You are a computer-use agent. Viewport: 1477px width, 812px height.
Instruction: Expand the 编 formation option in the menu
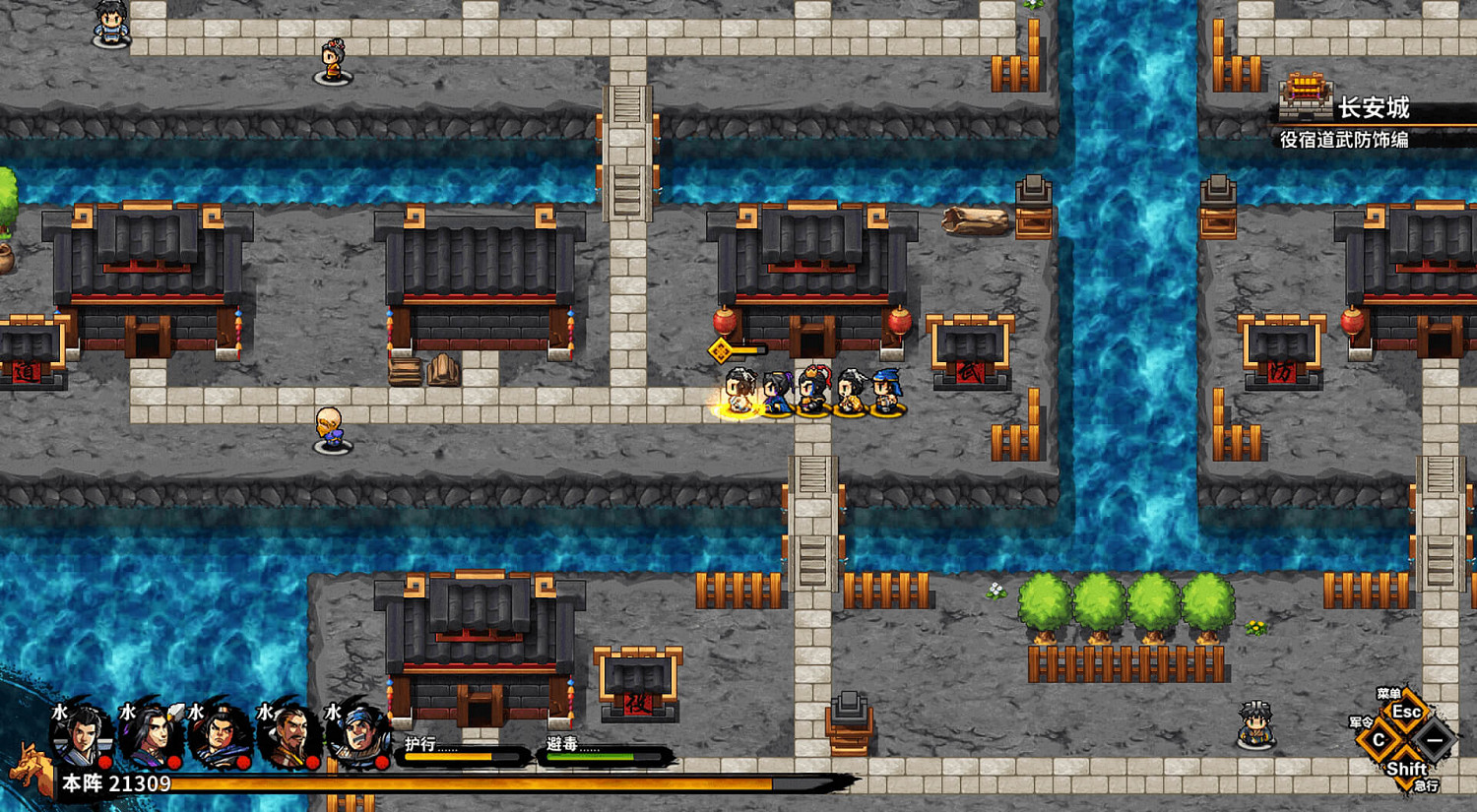coord(1398,140)
